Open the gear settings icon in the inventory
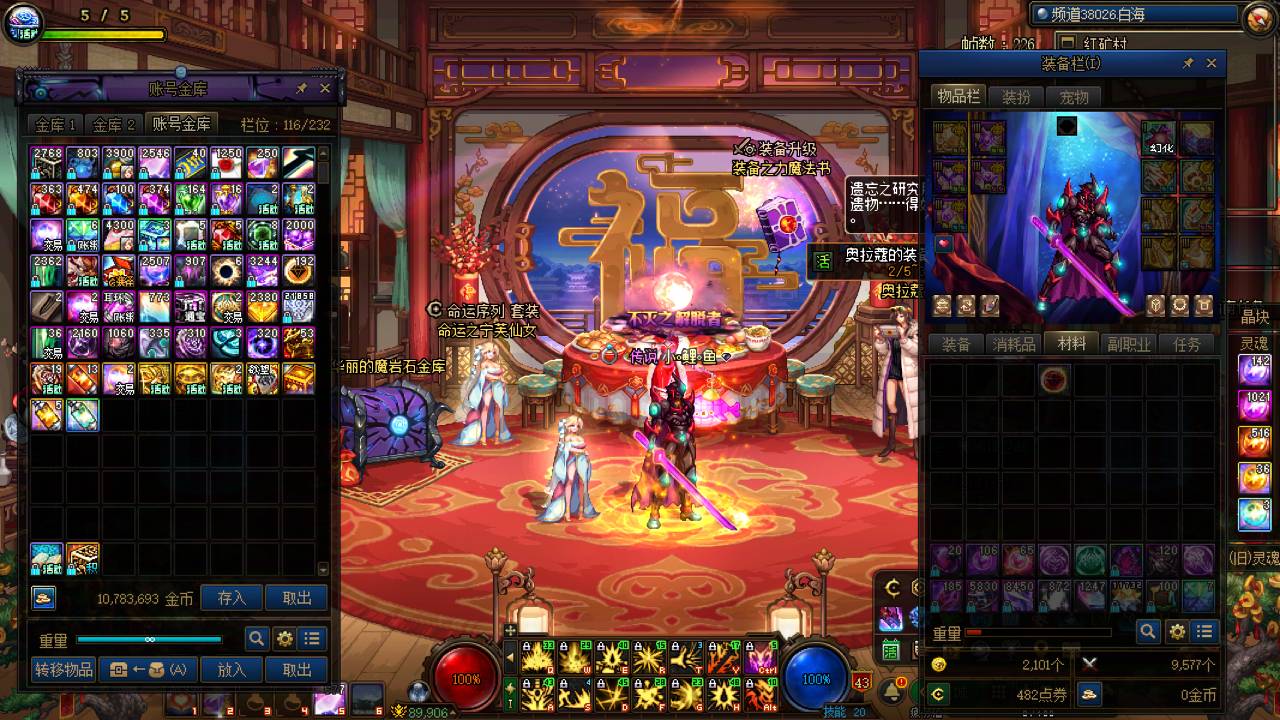The width and height of the screenshot is (1280, 720). (1177, 632)
